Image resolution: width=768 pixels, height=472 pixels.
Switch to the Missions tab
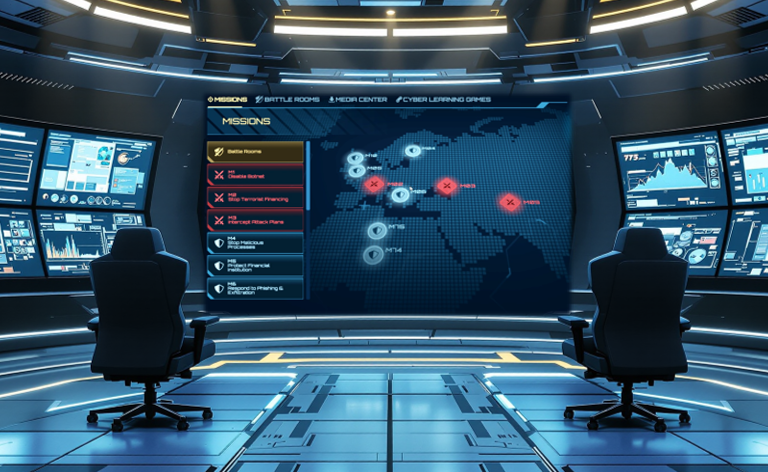coord(227,100)
